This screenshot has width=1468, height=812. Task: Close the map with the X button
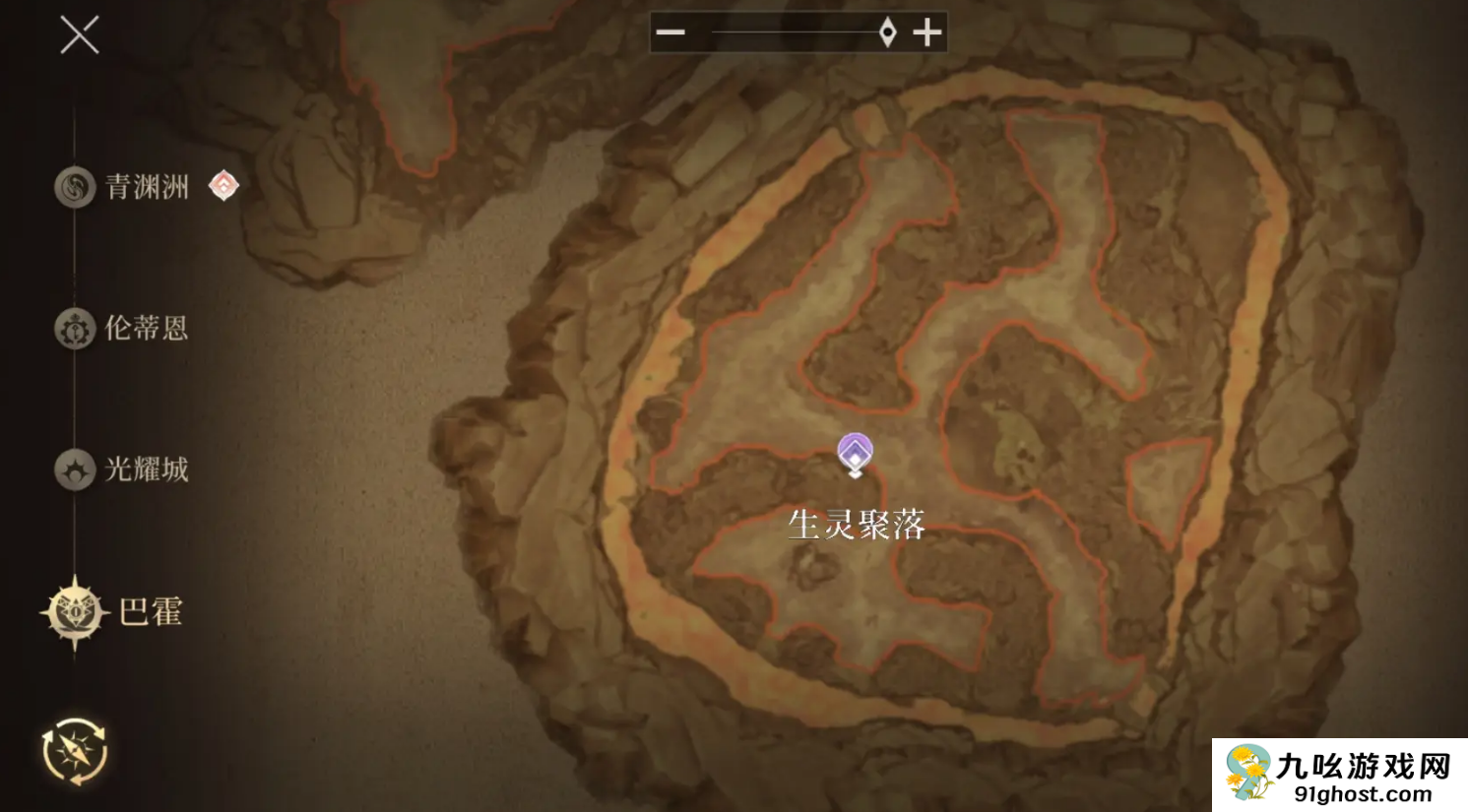pyautogui.click(x=79, y=35)
